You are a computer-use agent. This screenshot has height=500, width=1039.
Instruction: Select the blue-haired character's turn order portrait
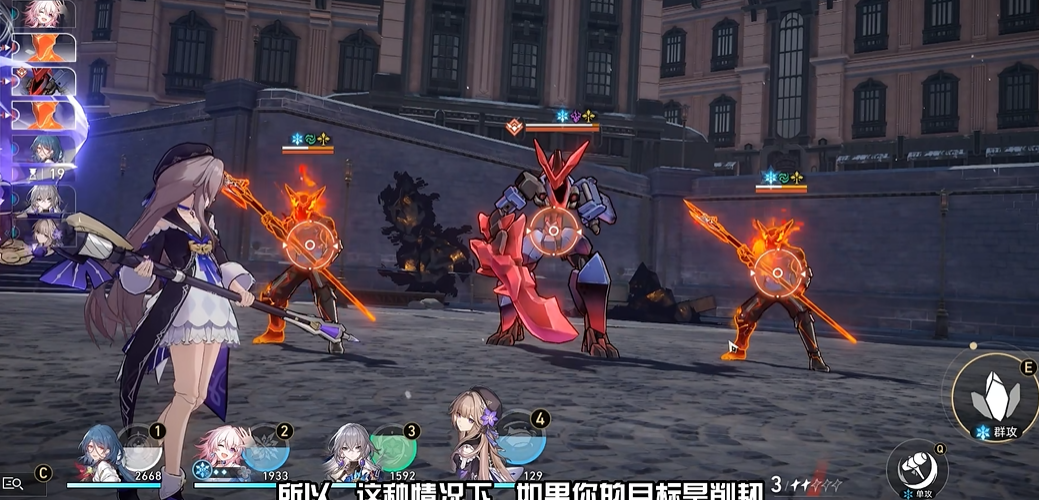[x=47, y=148]
